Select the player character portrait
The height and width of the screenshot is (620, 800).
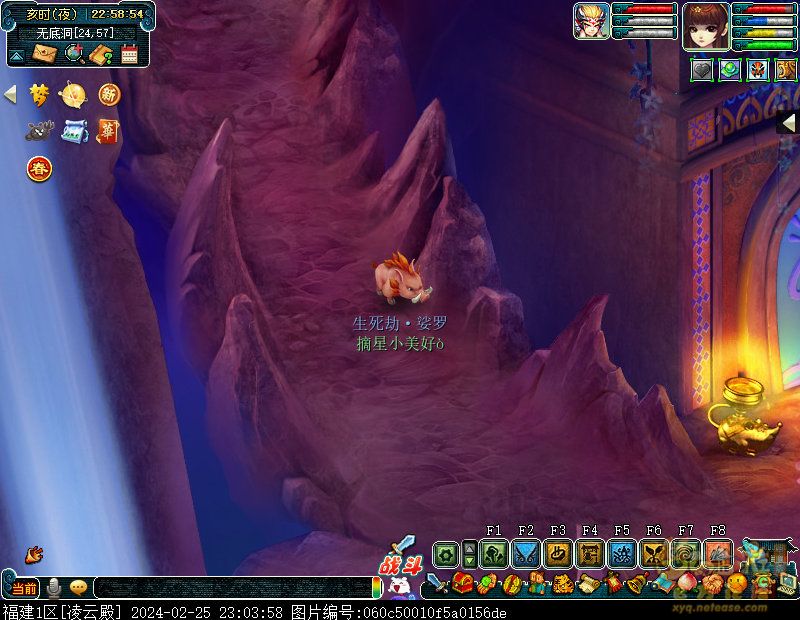click(706, 25)
